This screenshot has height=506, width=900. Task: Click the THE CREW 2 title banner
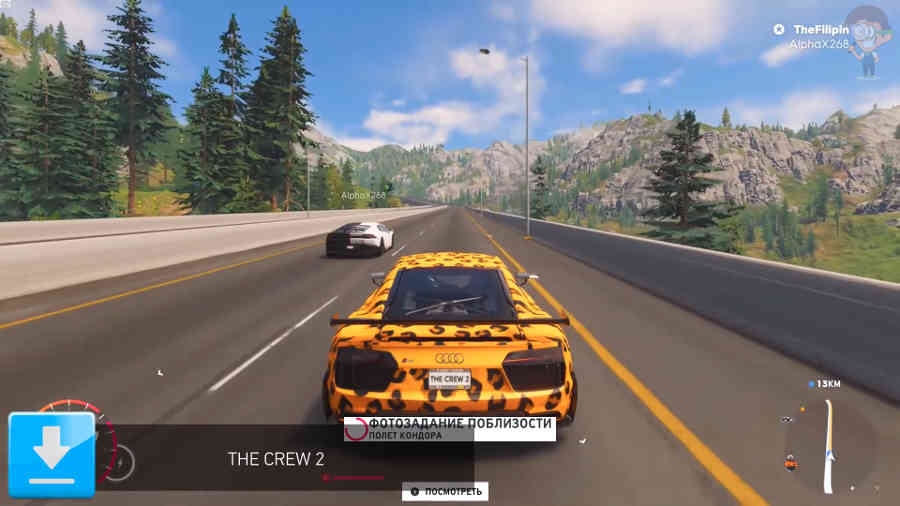click(x=276, y=459)
